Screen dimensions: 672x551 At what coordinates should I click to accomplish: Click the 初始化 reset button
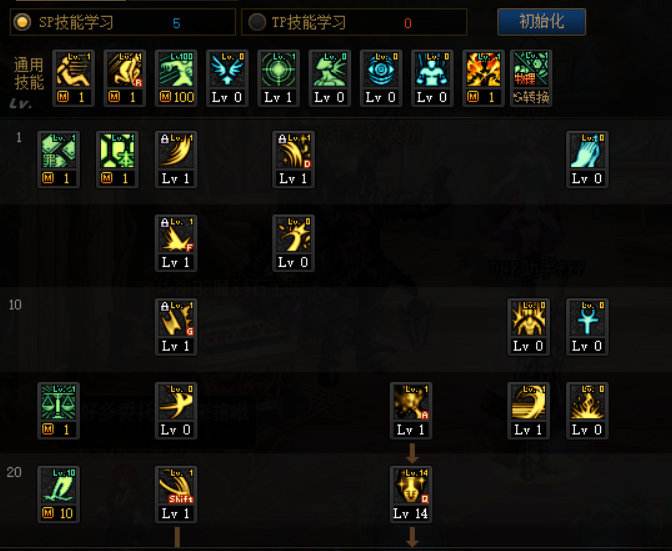pos(541,21)
